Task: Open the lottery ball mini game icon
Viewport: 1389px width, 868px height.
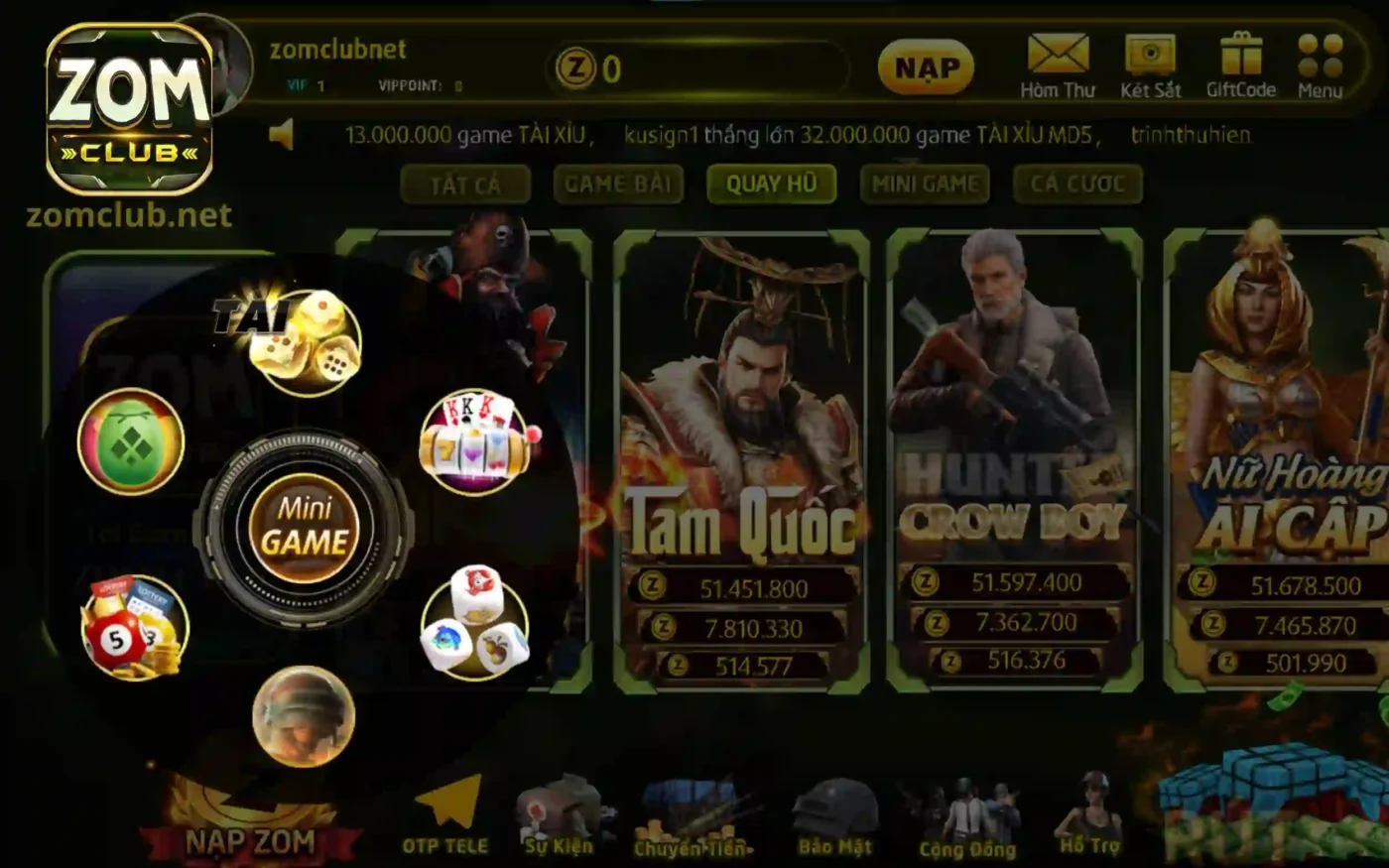Action: (131, 625)
